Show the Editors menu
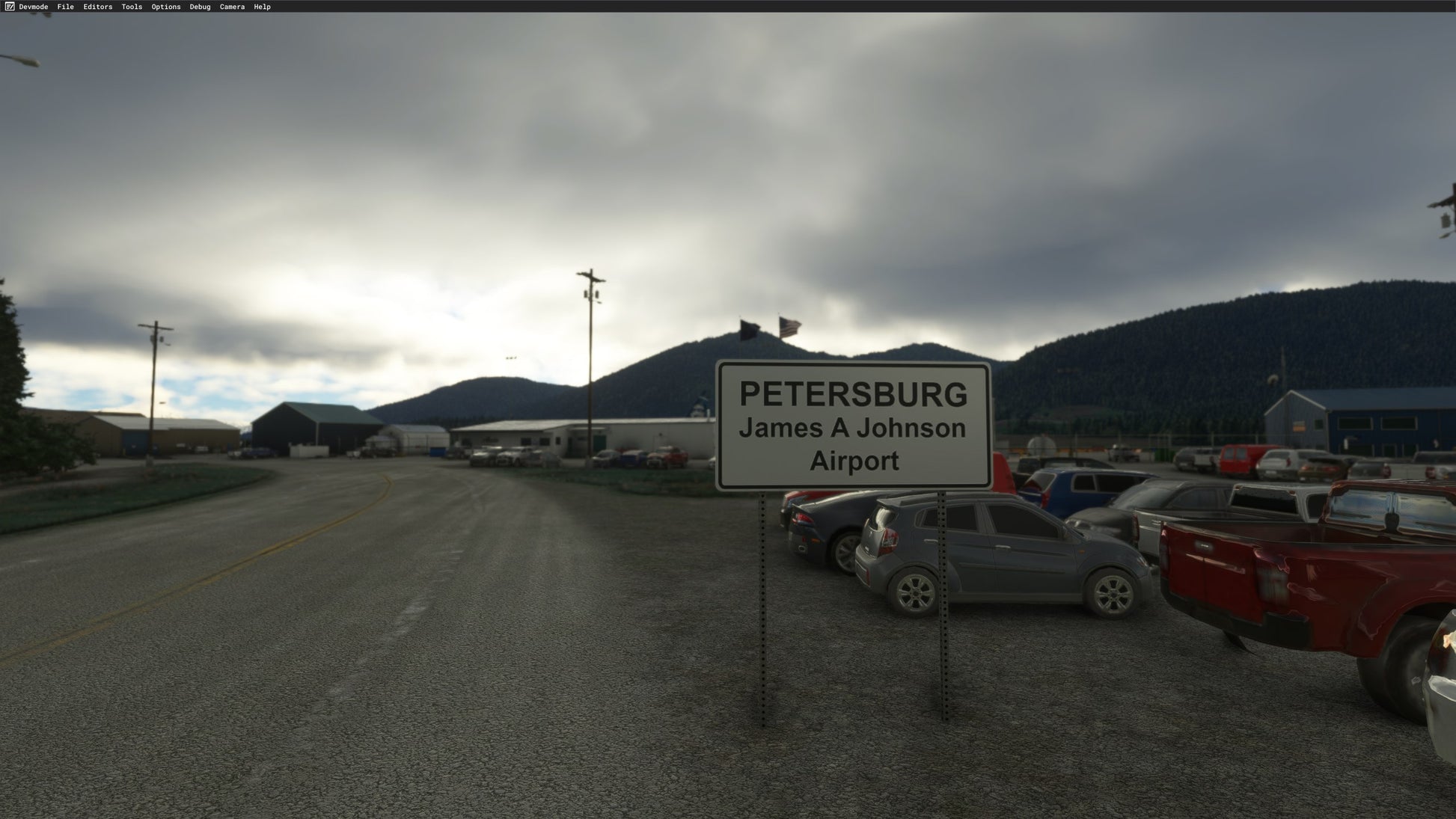 point(98,7)
